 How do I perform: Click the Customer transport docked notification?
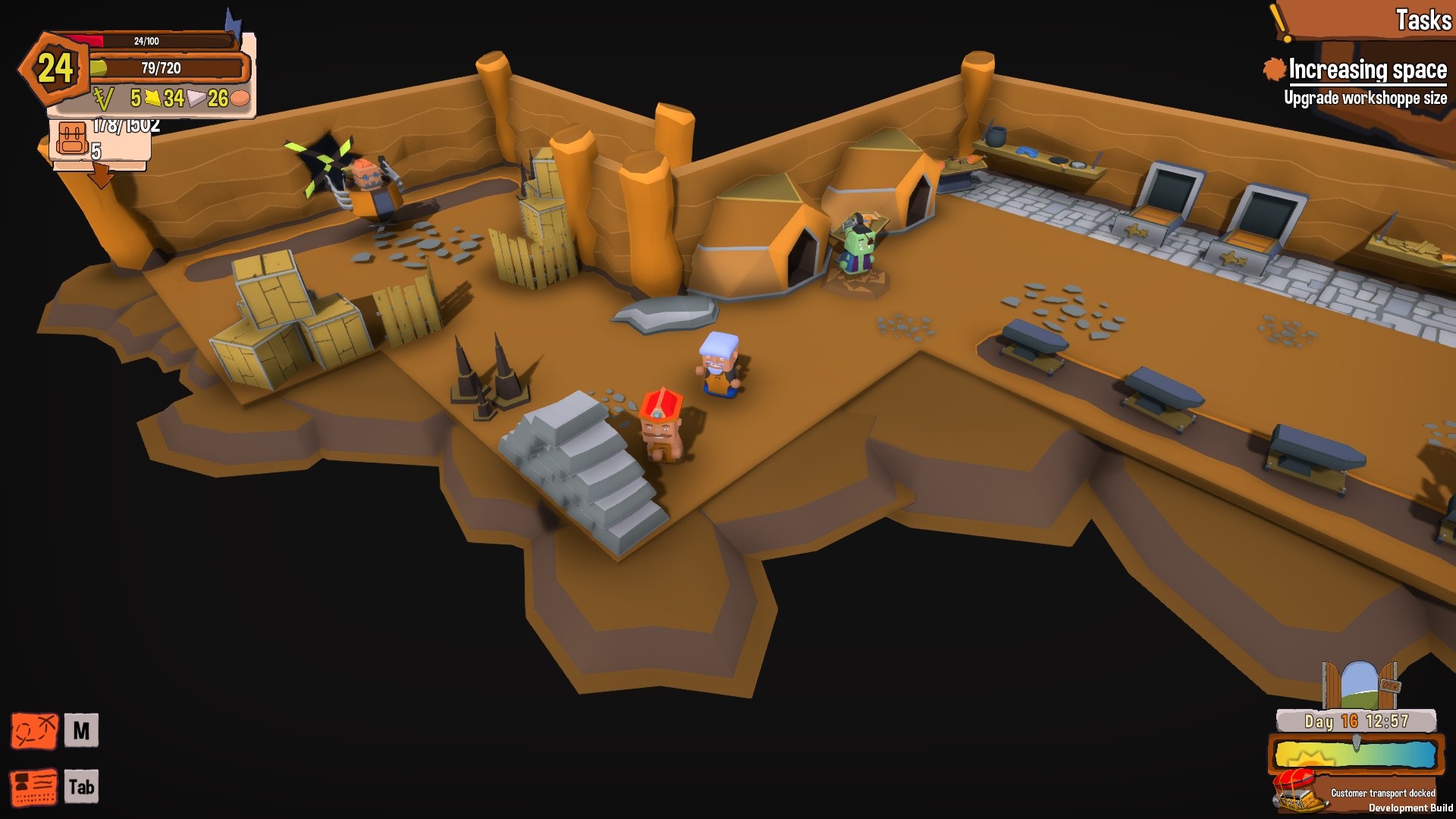click(1383, 792)
